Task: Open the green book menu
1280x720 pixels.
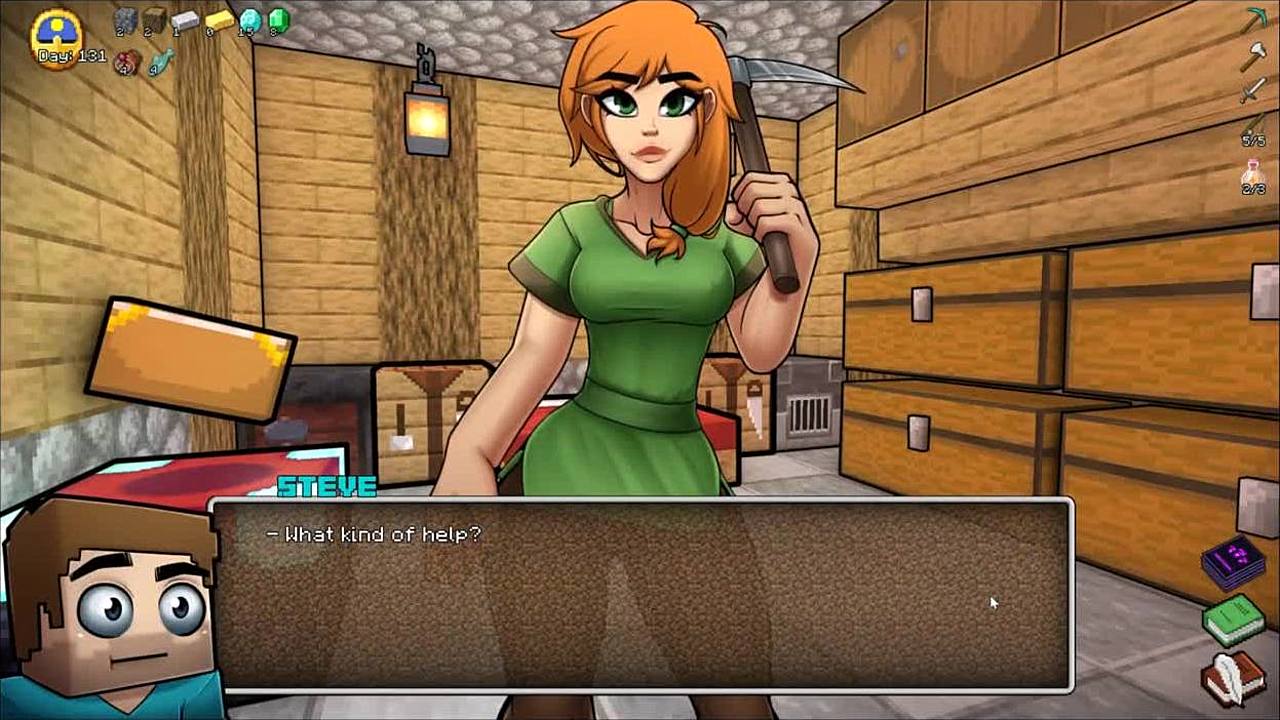Action: pos(1234,619)
